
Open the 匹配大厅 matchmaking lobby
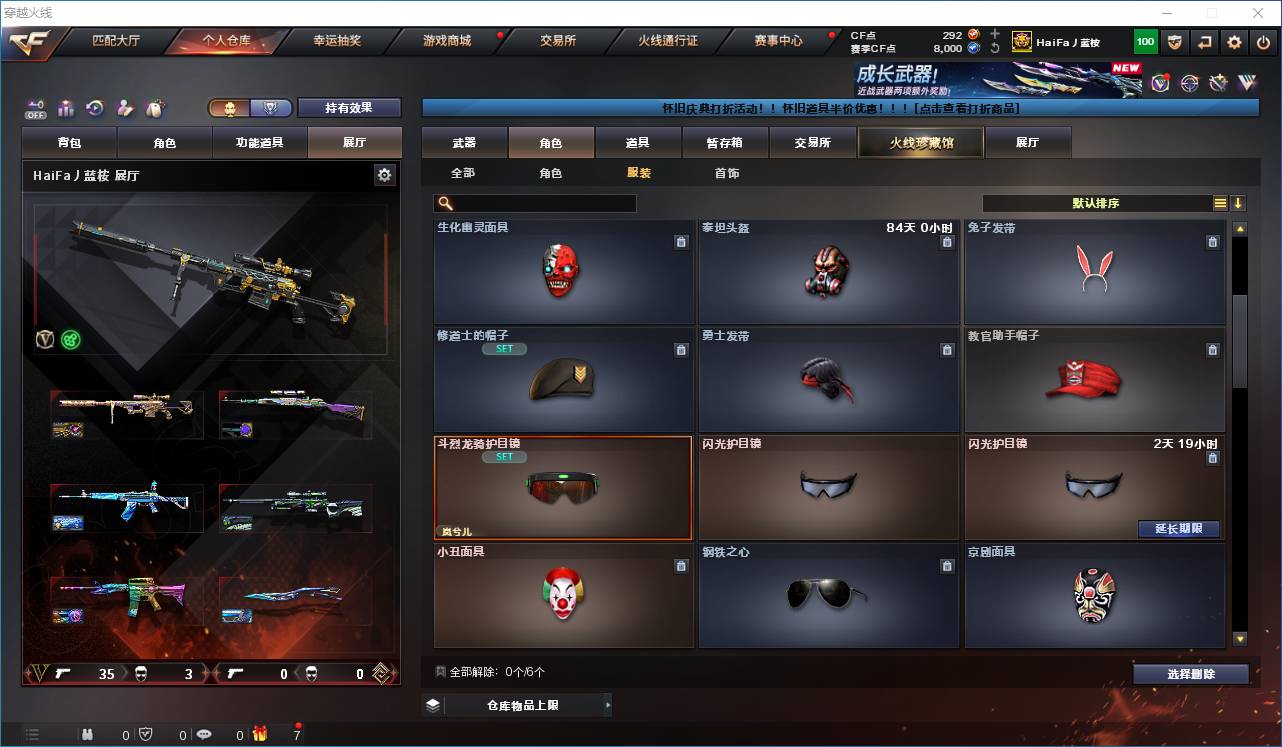coord(116,41)
